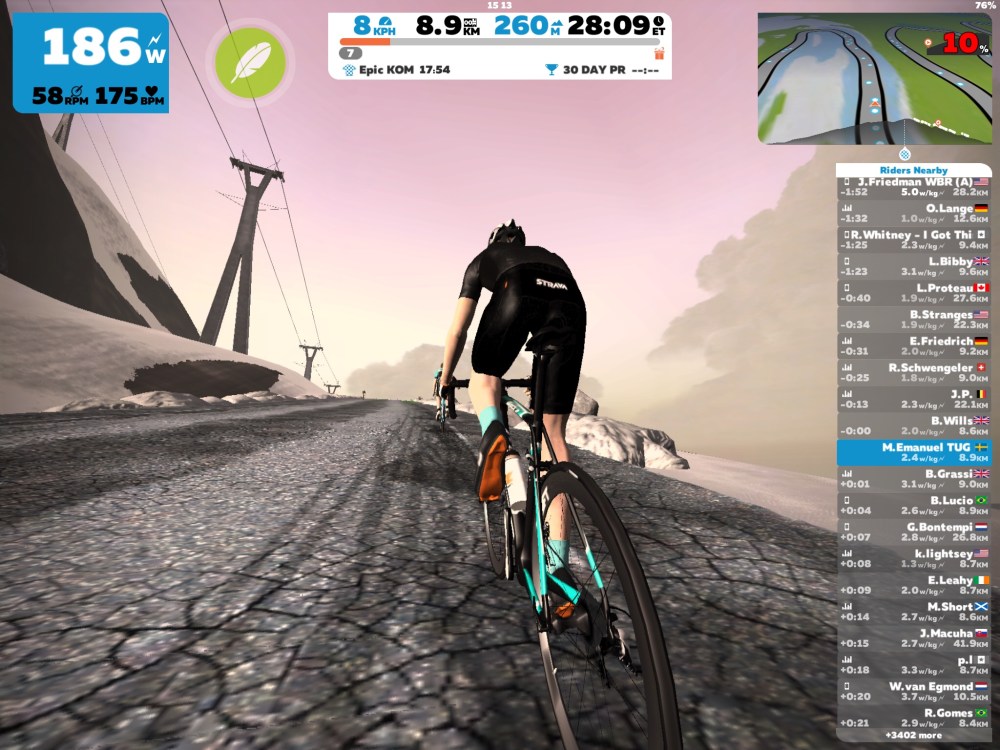
Task: Click R.Schwengeler in rider list
Action: 913,373
